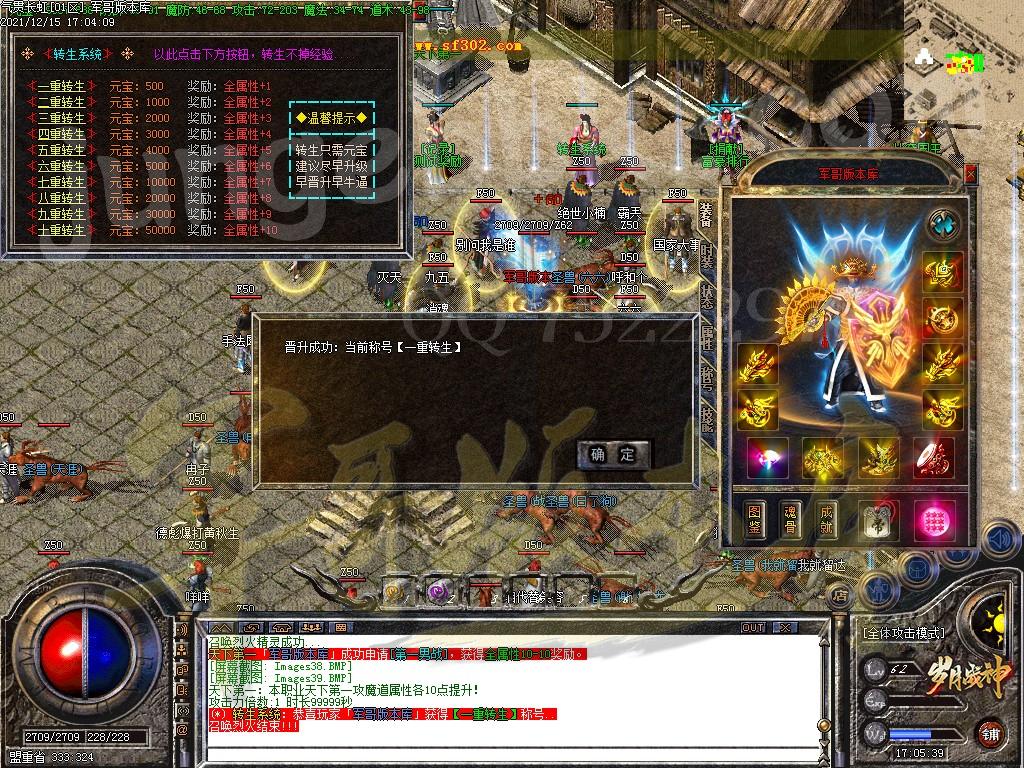
Task: Choose the 十重转生 rebirth link
Action: coord(61,231)
